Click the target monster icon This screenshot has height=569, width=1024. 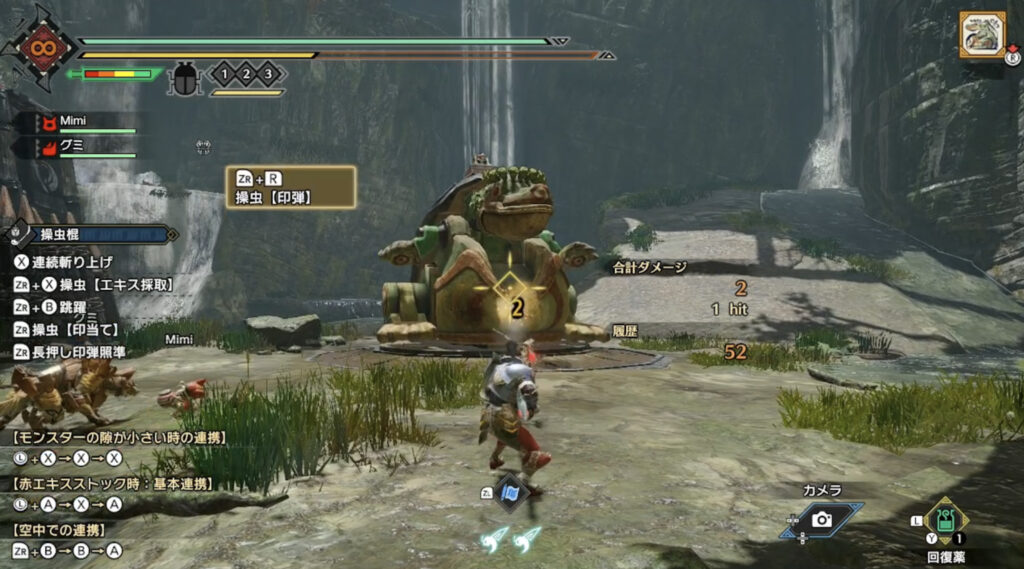coord(981,35)
